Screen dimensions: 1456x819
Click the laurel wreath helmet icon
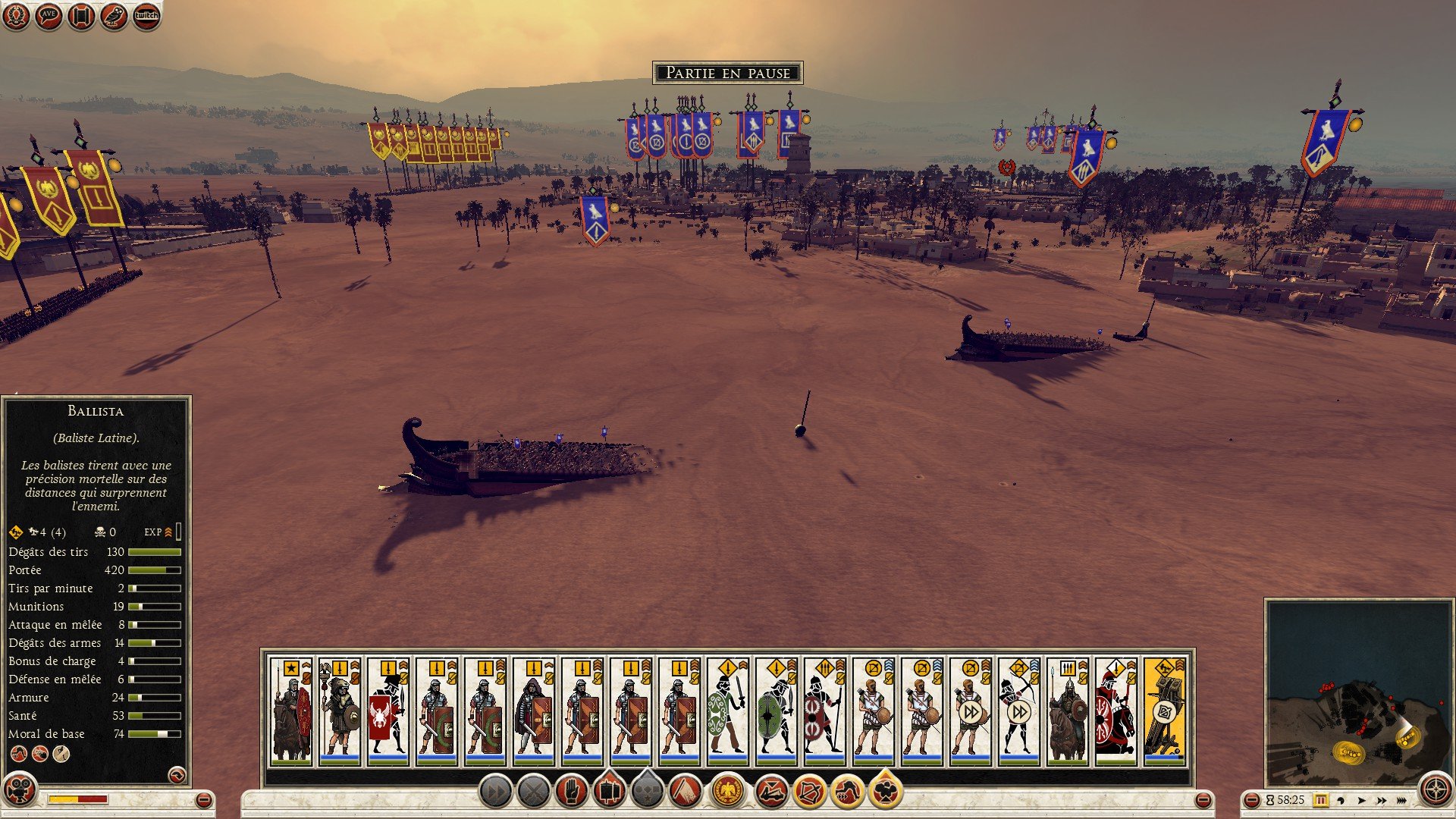click(x=16, y=16)
